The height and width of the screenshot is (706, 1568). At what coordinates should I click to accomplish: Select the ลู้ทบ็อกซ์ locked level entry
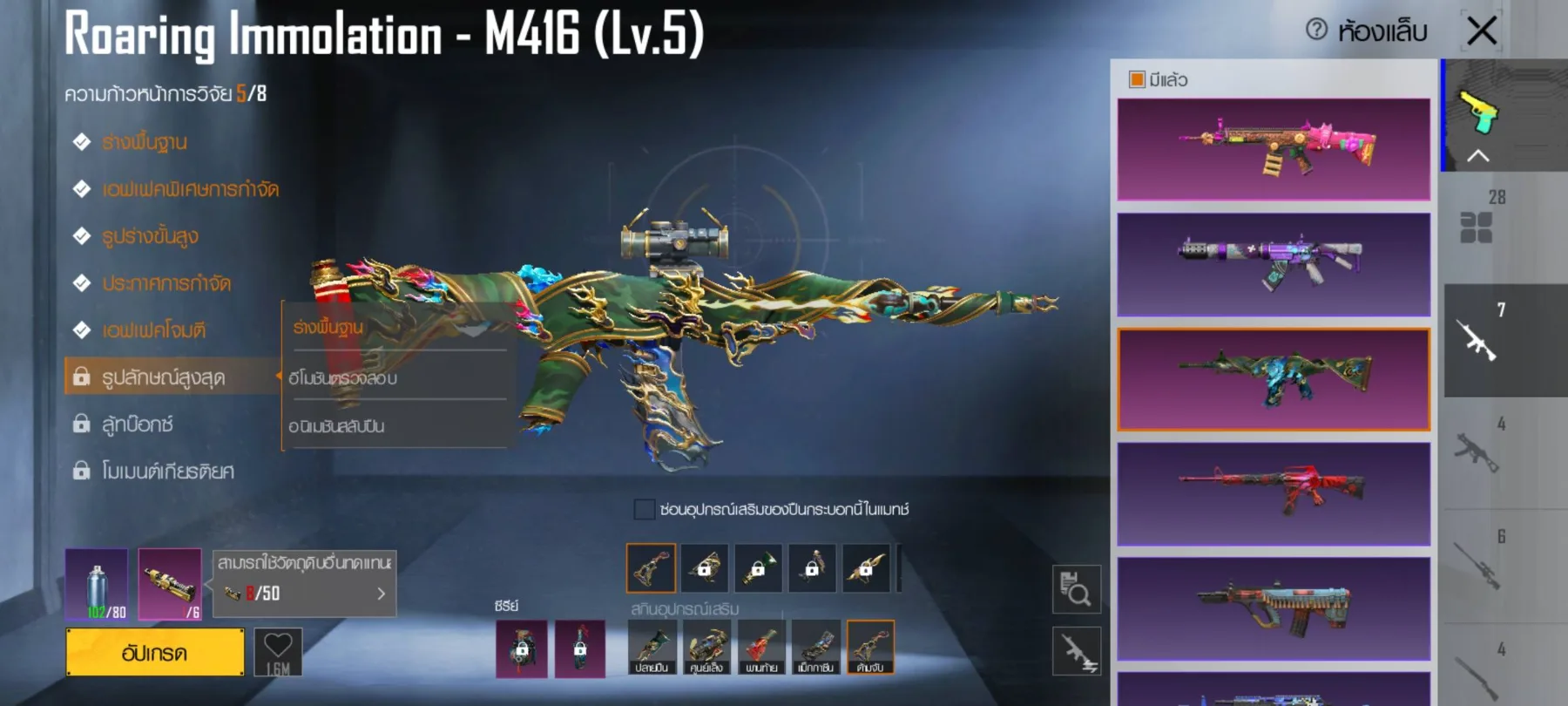click(x=138, y=424)
